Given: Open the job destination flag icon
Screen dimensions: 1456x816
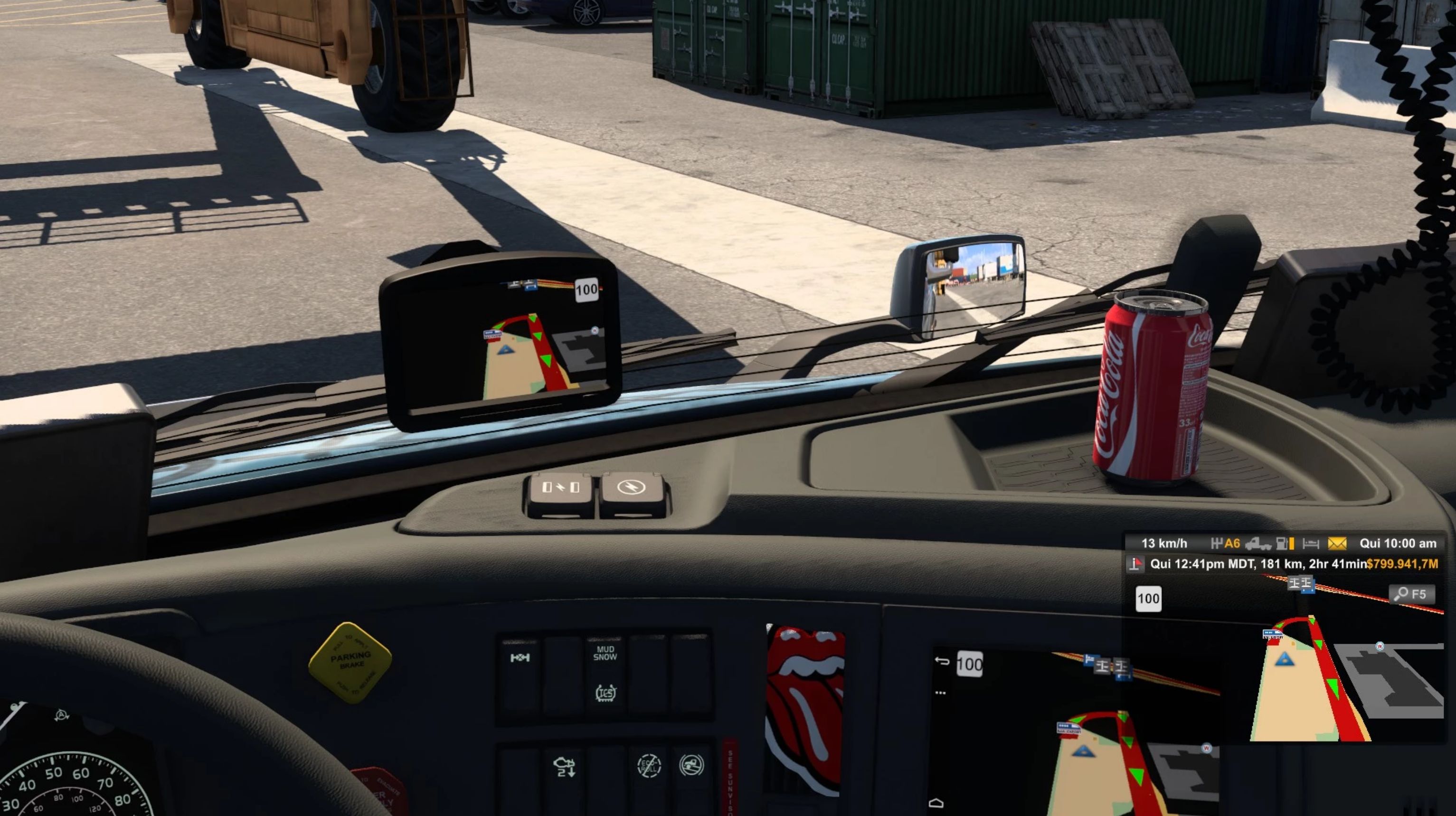Looking at the screenshot, I should pyautogui.click(x=1135, y=564).
